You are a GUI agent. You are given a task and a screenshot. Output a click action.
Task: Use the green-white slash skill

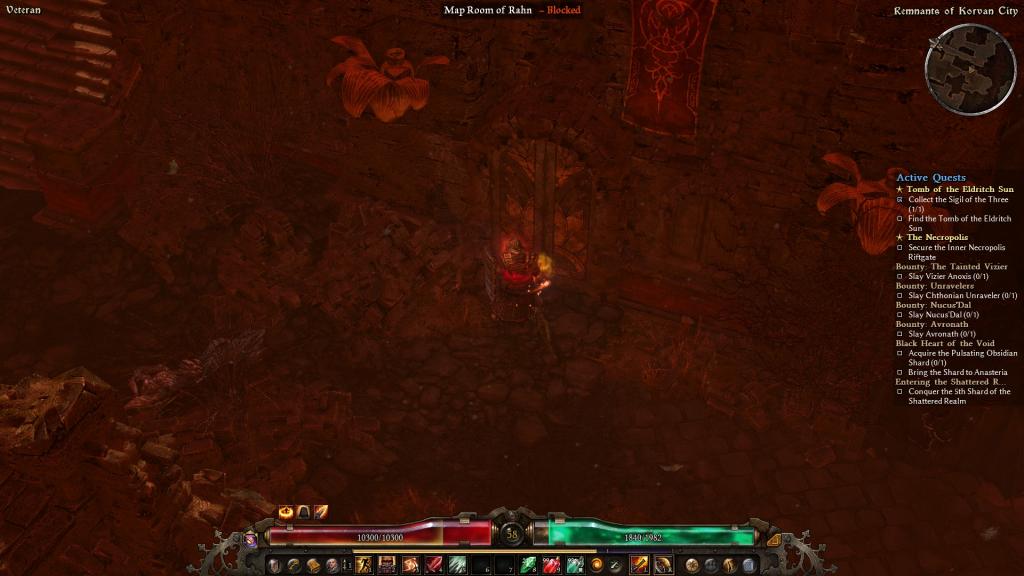point(457,565)
